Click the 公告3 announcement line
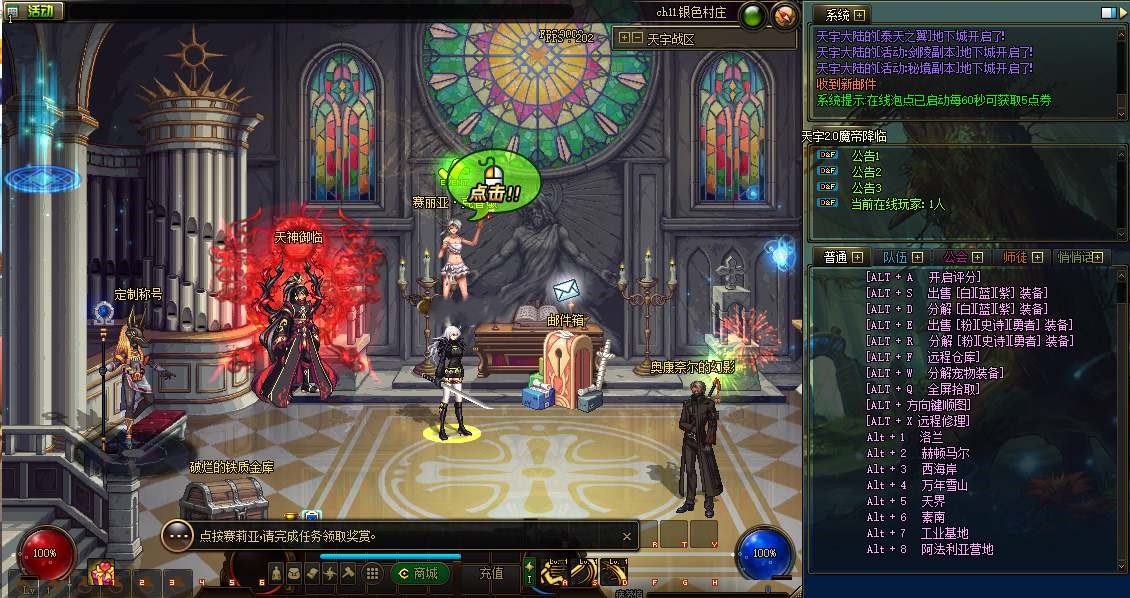The width and height of the screenshot is (1130, 598). tap(865, 188)
